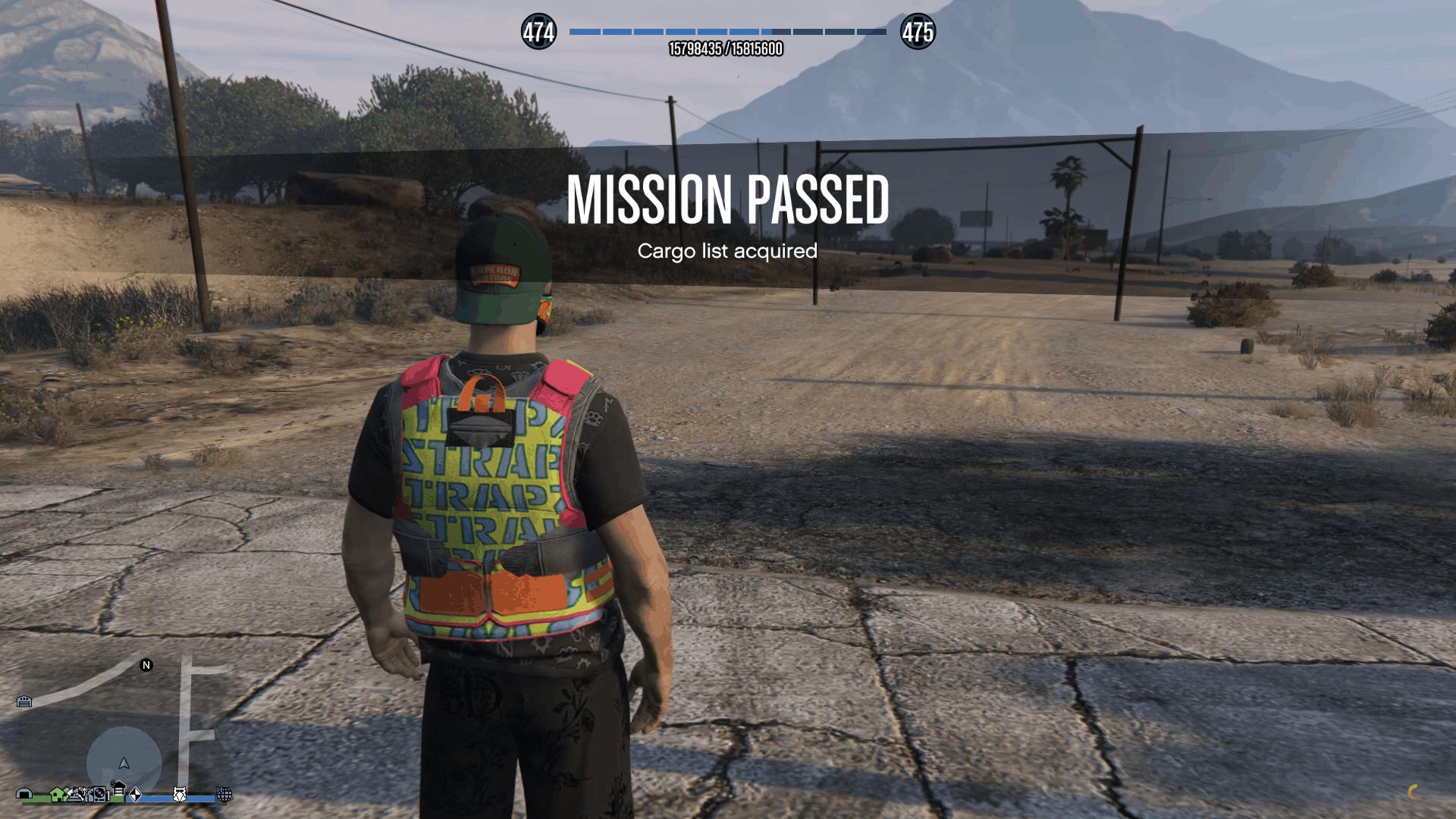Click the Cargo list acquired text
The height and width of the screenshot is (819, 1456).
(x=728, y=251)
